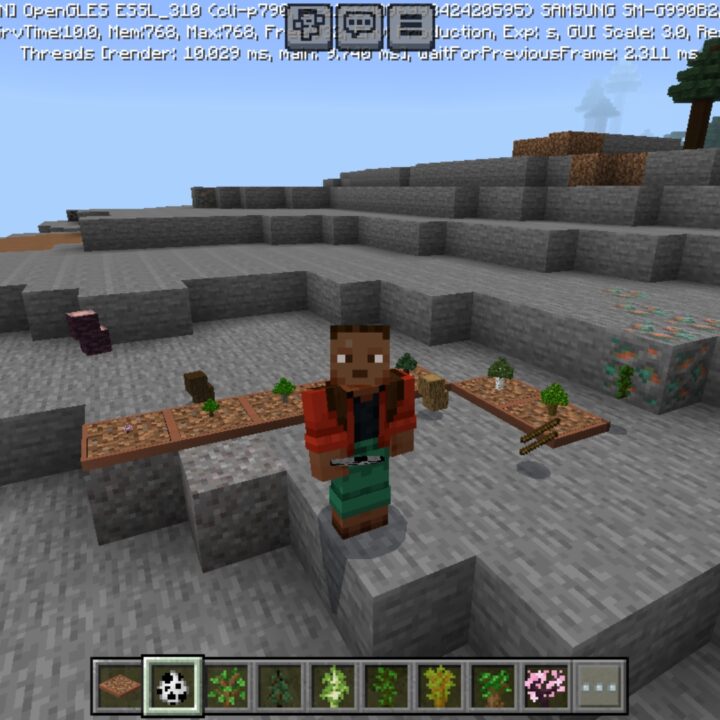Choose the dark spruce sapling slot

(279, 686)
